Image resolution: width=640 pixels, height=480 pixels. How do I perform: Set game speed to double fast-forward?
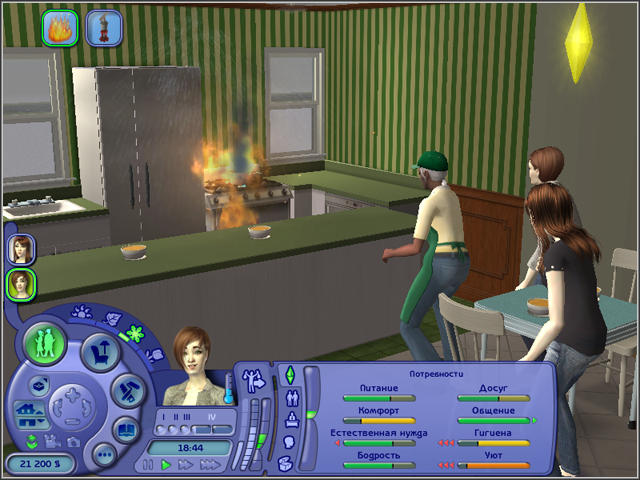coord(187,465)
